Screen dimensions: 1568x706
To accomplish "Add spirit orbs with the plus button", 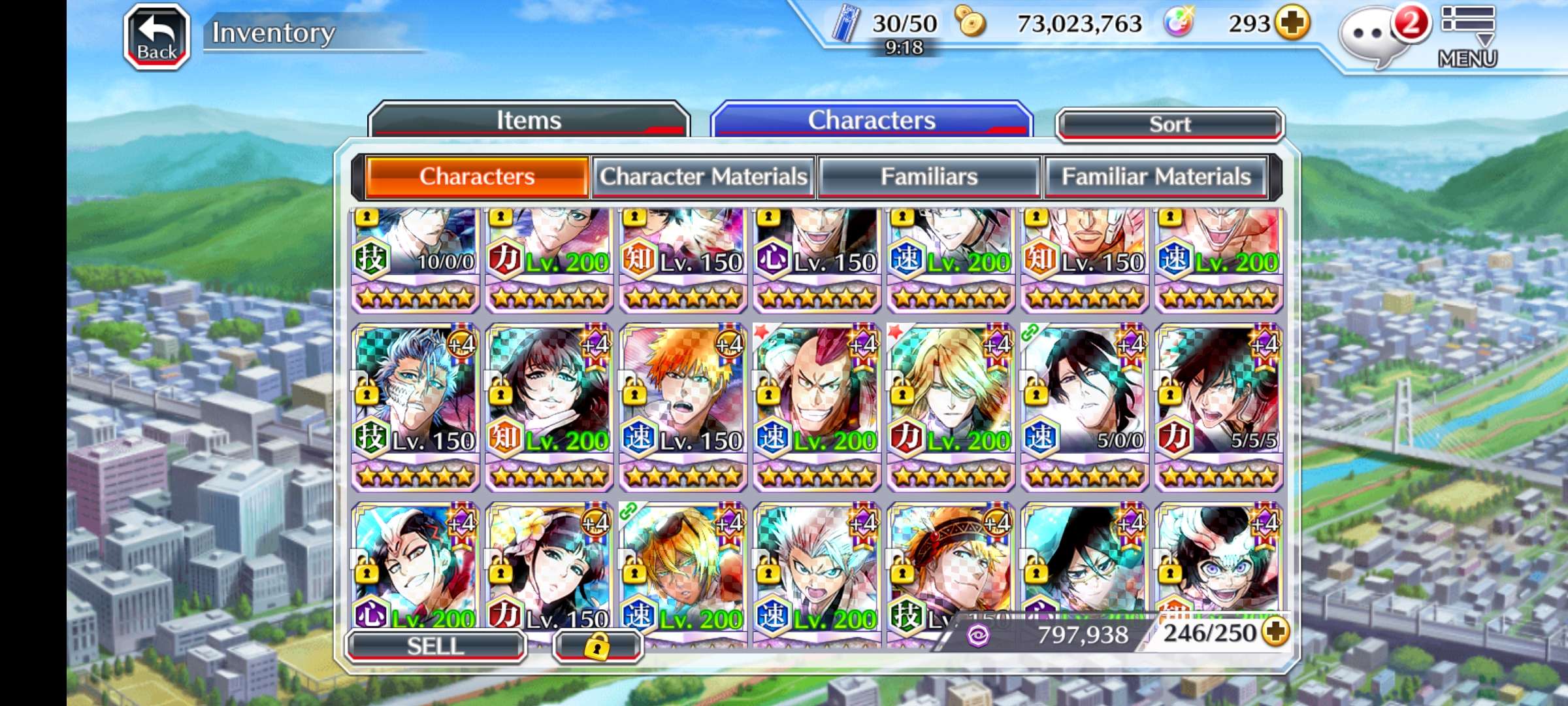I will tap(1293, 24).
